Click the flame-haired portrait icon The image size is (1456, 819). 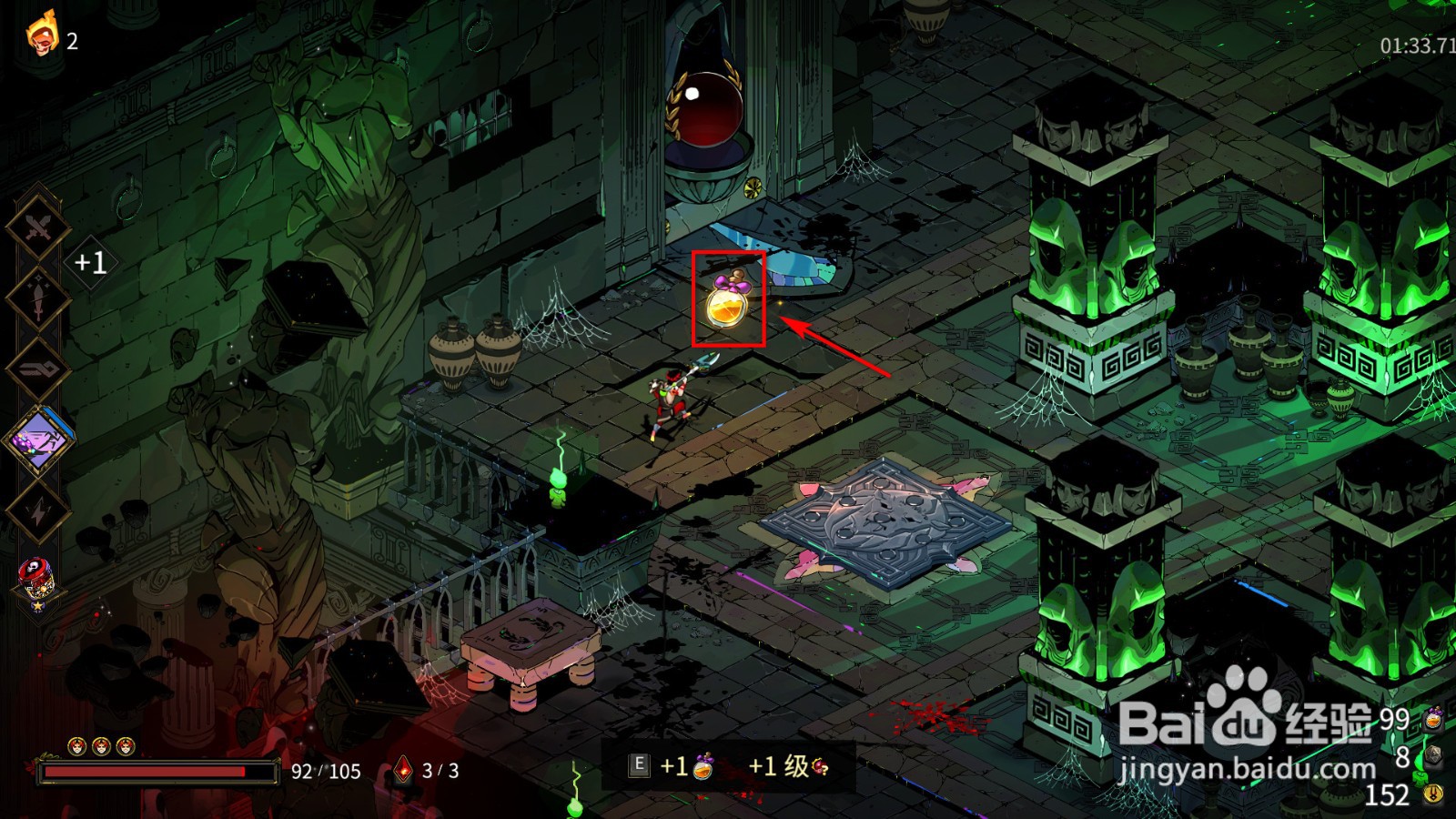41,36
